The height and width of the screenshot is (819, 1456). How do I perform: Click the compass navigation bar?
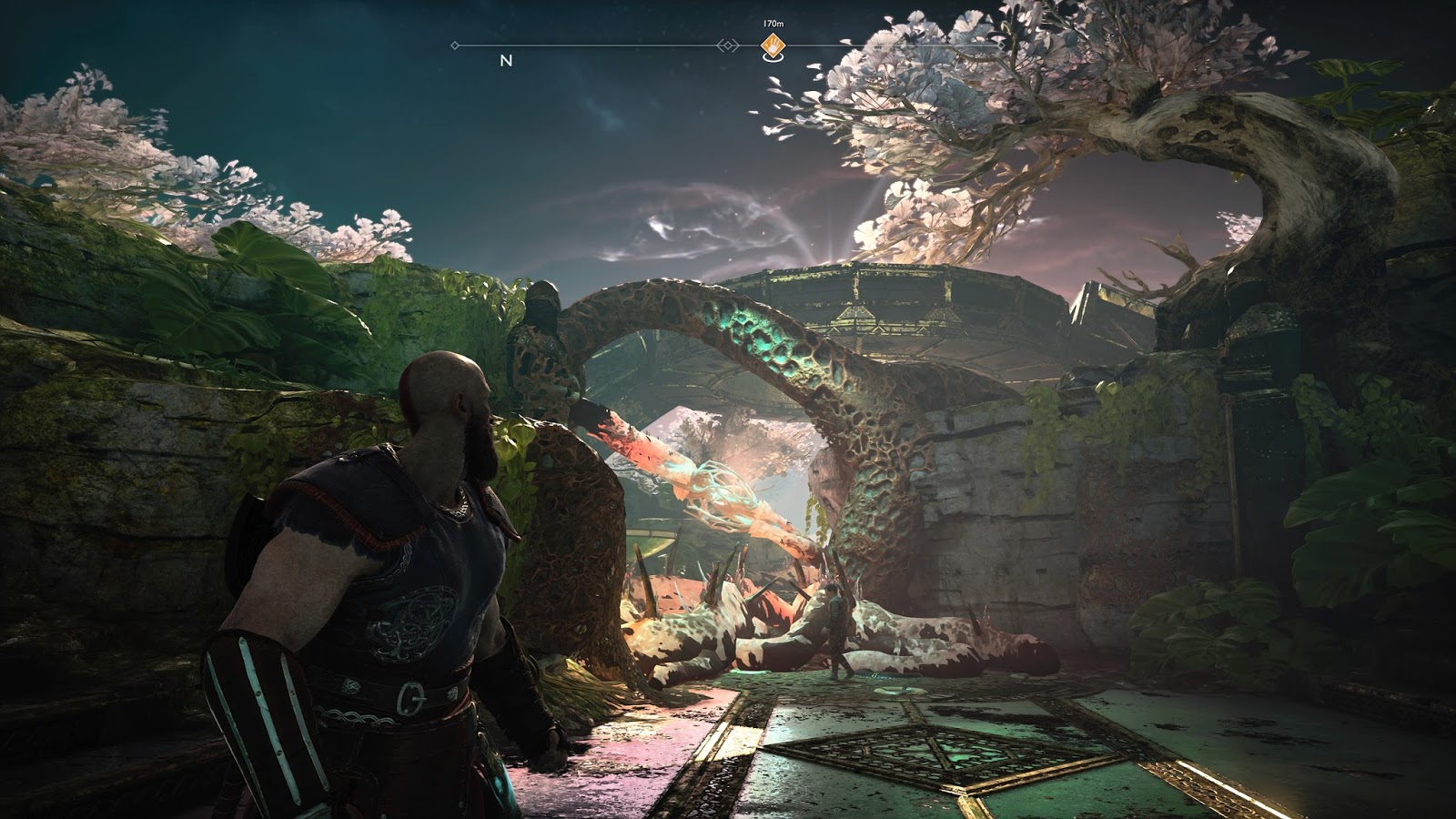click(x=637, y=46)
